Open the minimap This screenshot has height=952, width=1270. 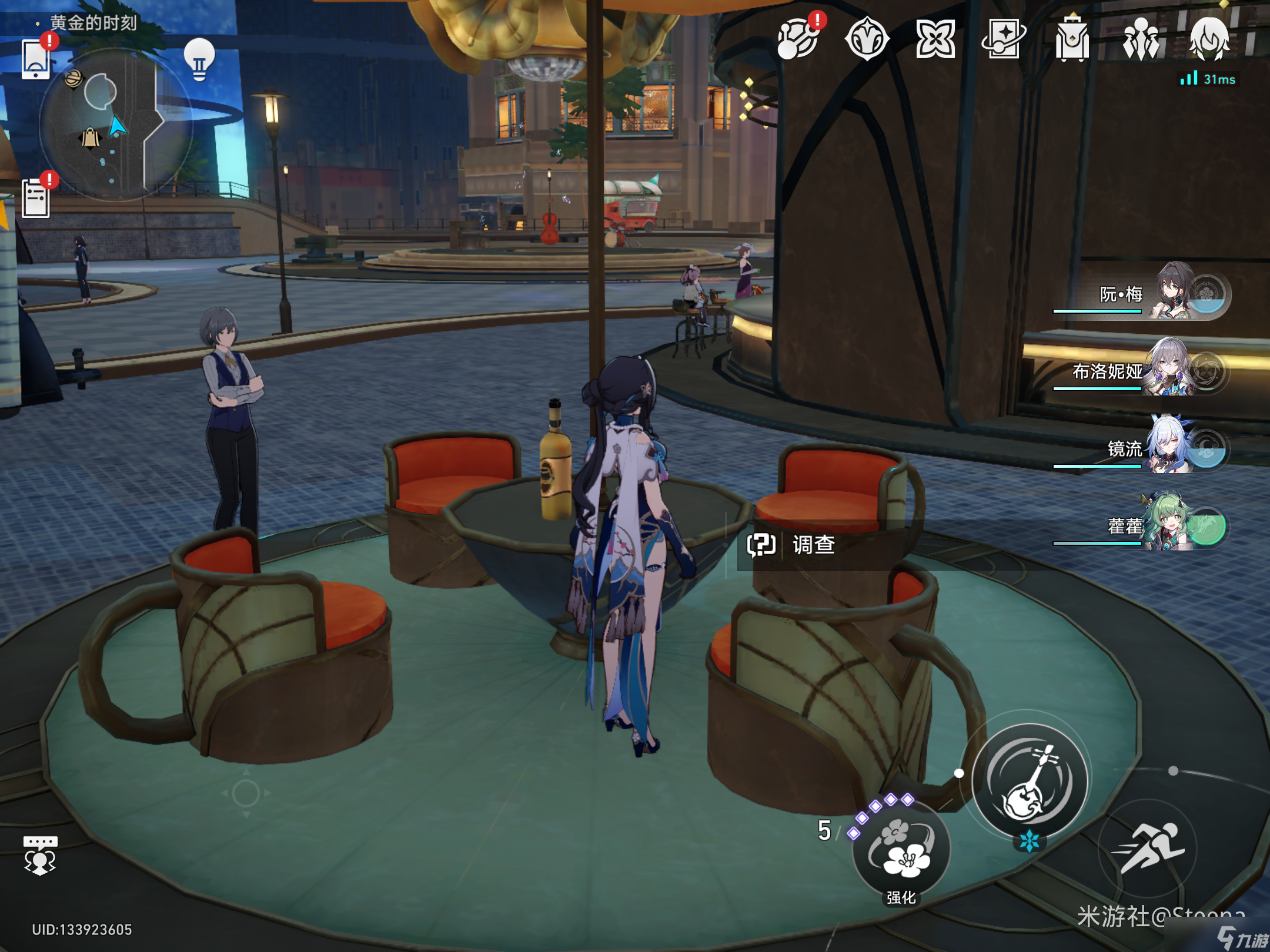coord(115,125)
